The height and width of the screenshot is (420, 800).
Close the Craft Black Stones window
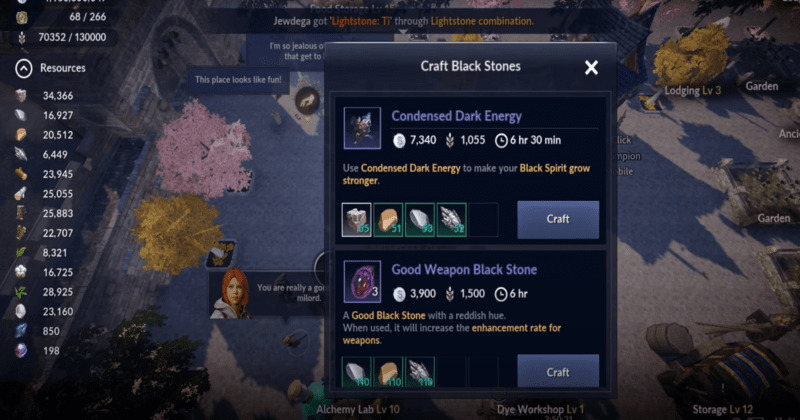point(591,68)
